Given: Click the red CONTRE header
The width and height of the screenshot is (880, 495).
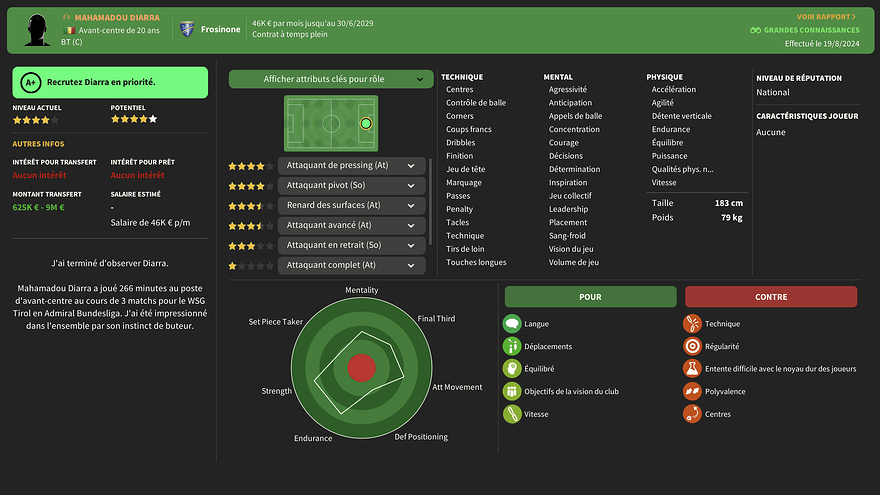Looking at the screenshot, I should [x=770, y=297].
